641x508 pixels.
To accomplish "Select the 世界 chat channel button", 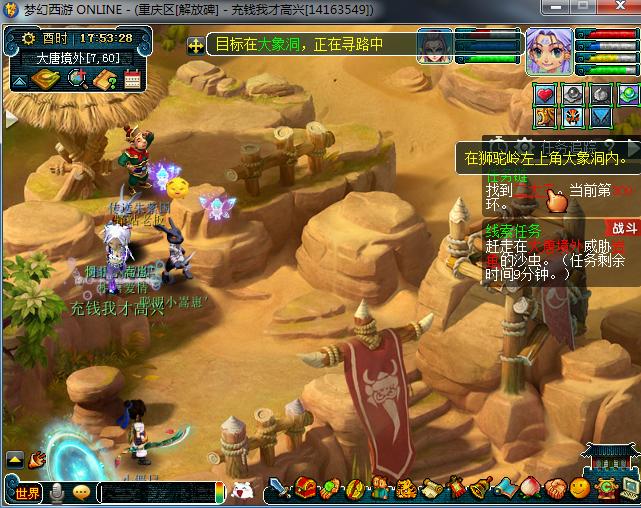I will tap(27, 492).
